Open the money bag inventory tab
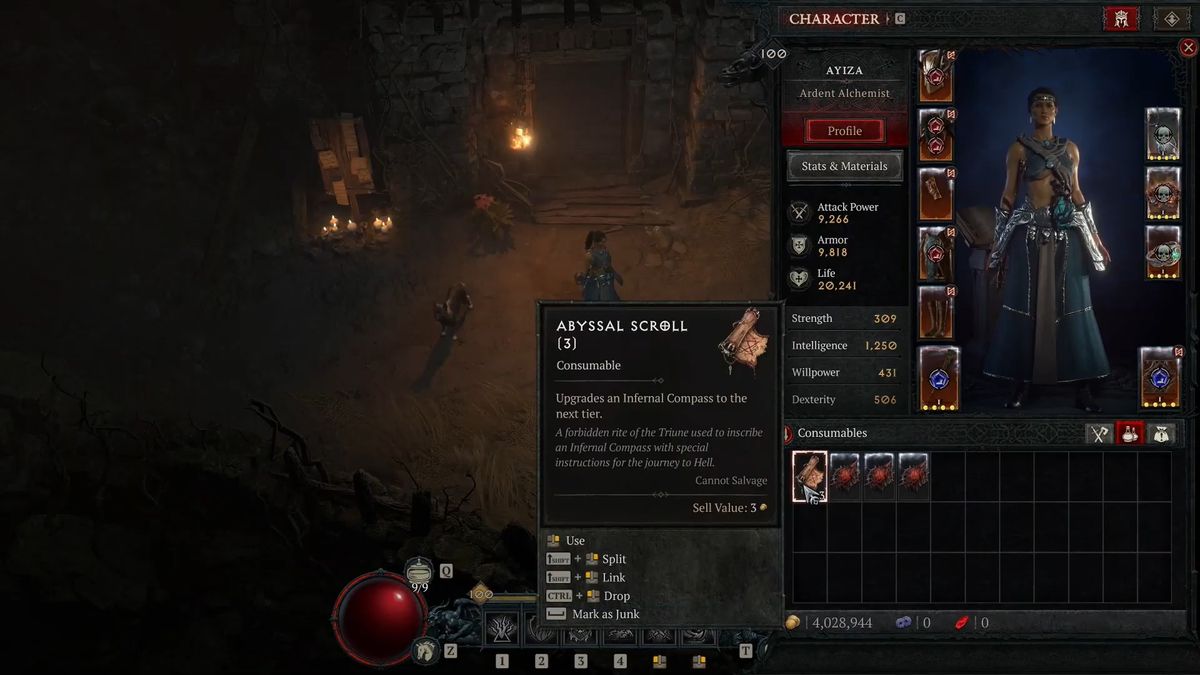Image resolution: width=1200 pixels, height=675 pixels. click(x=1161, y=433)
